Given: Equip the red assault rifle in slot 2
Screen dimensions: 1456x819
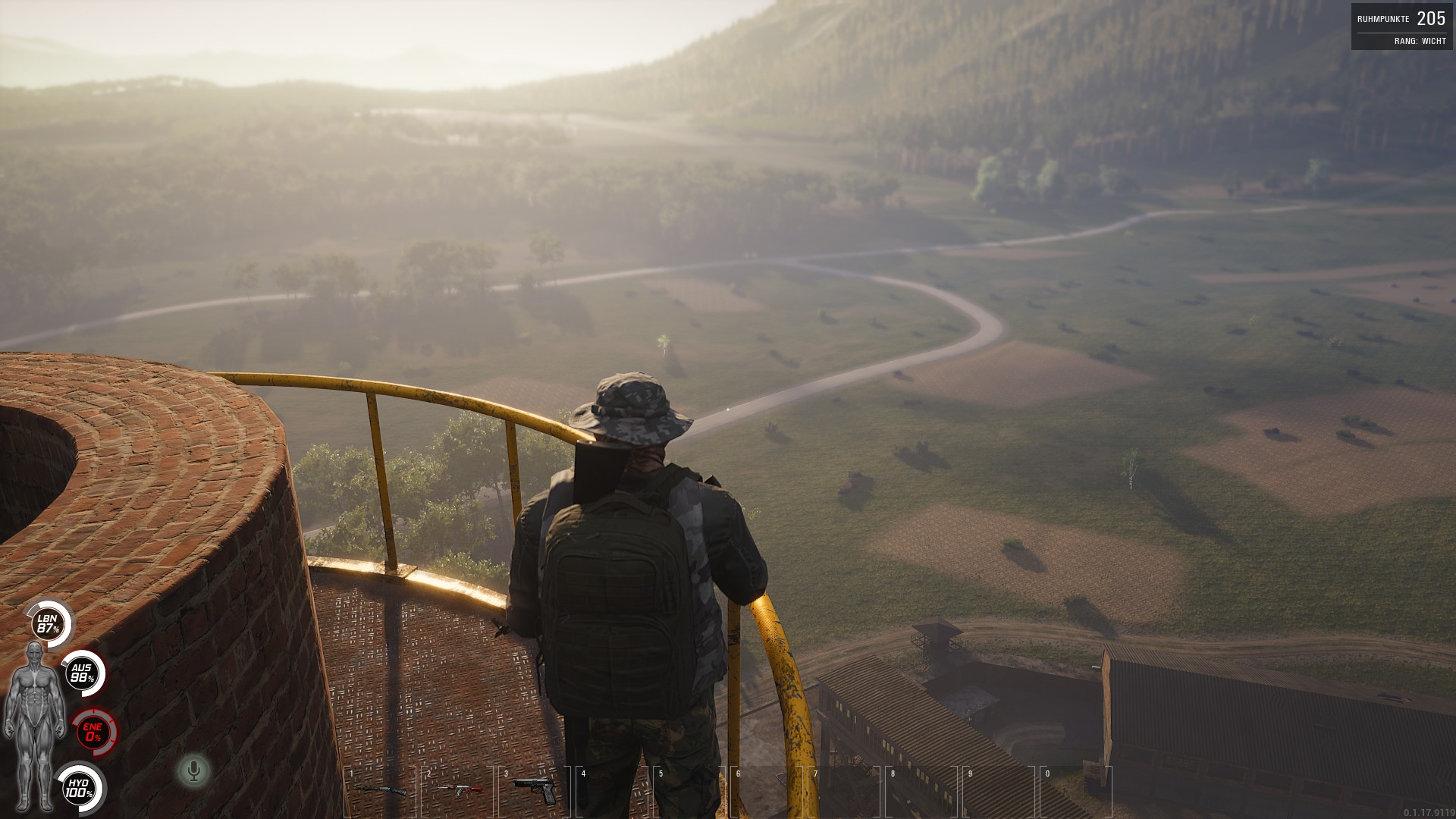Looking at the screenshot, I should (459, 790).
